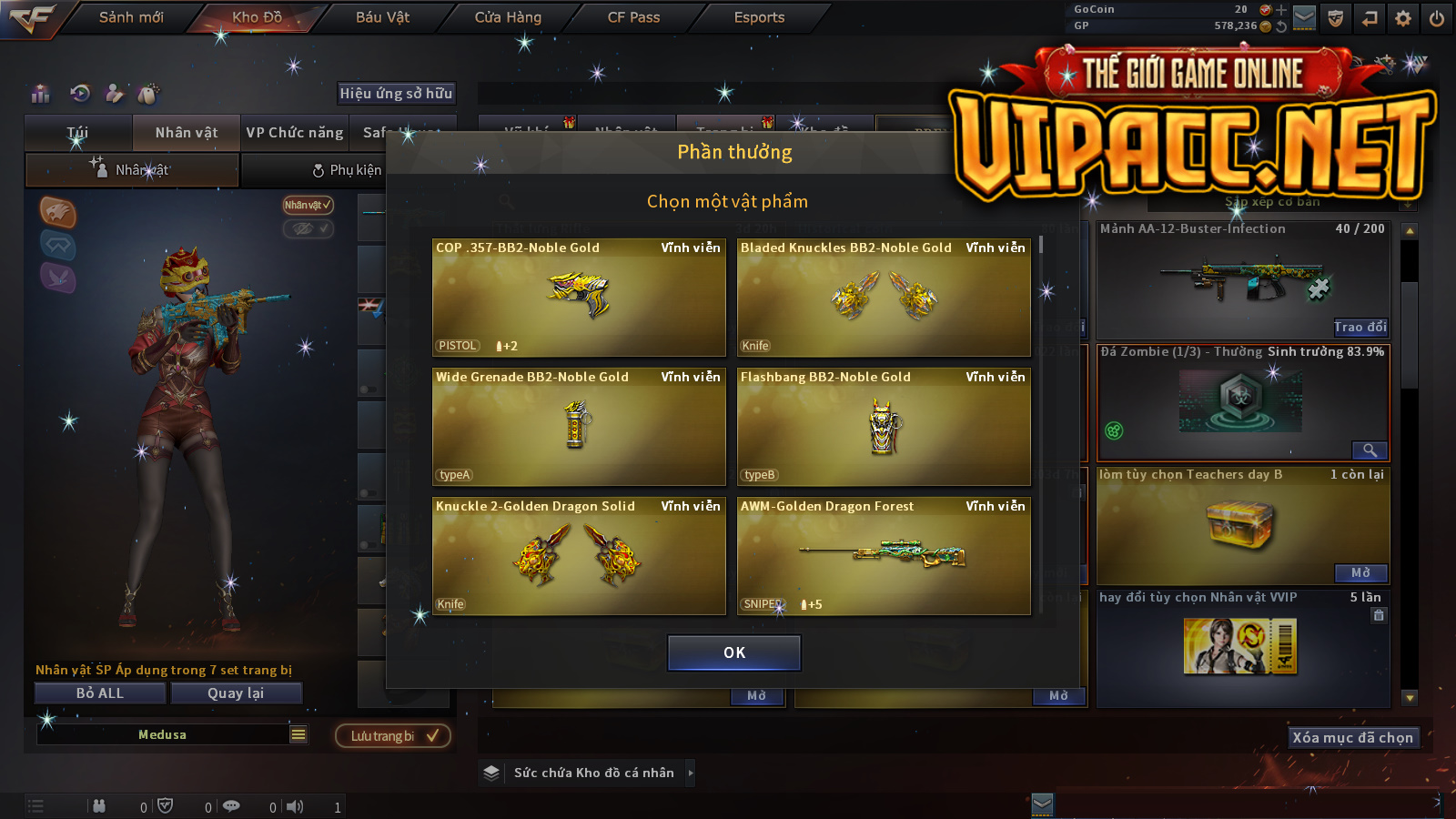Viewport: 1456px width, 819px height.
Task: Confirm reward selection with OK button
Action: coord(734,652)
